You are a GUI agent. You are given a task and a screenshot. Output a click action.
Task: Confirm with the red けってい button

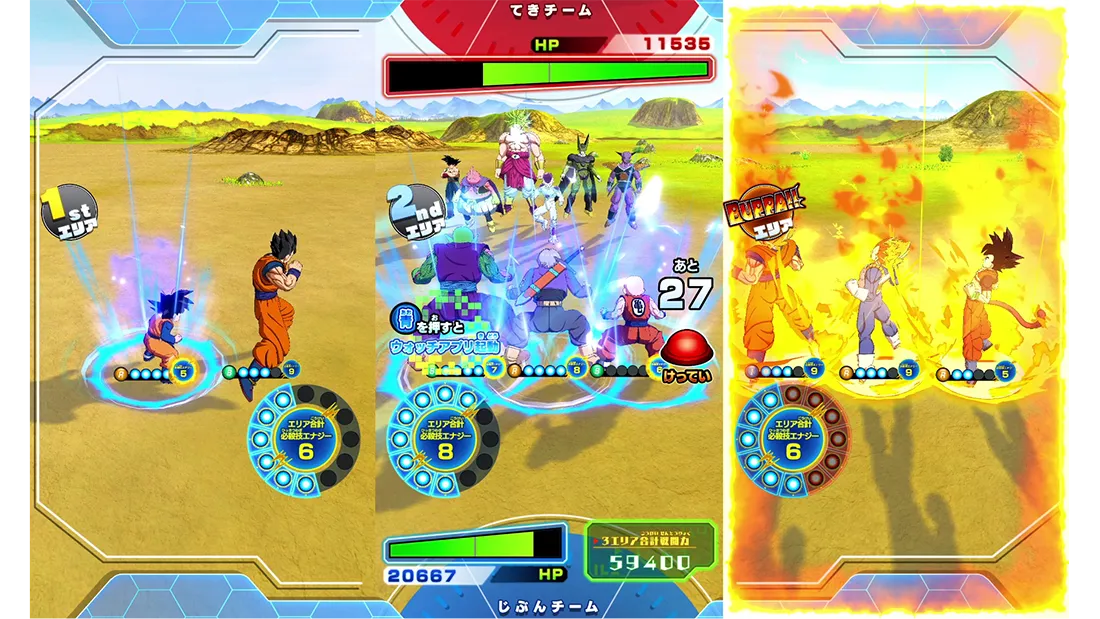point(686,347)
